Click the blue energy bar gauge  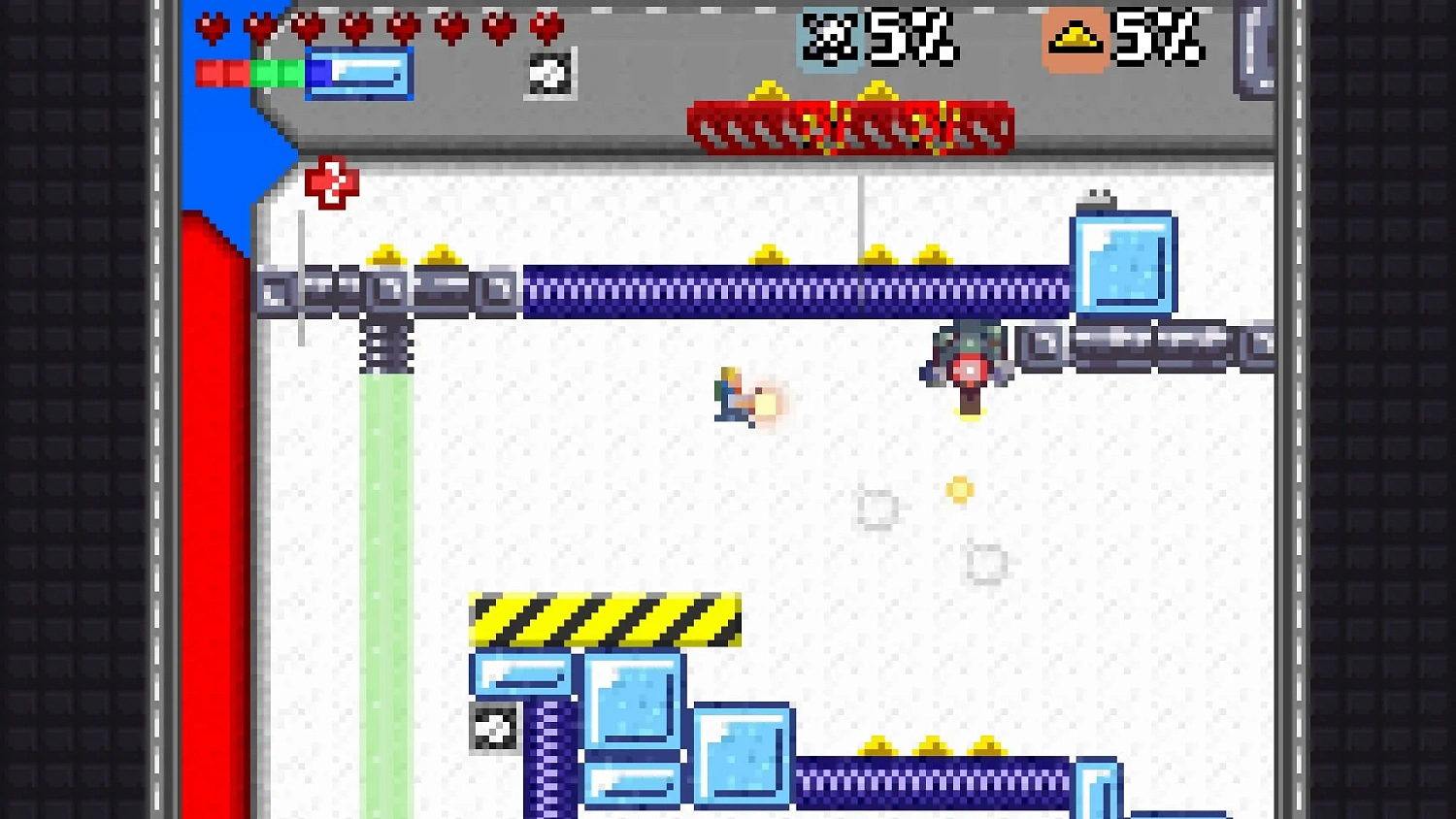[359, 75]
